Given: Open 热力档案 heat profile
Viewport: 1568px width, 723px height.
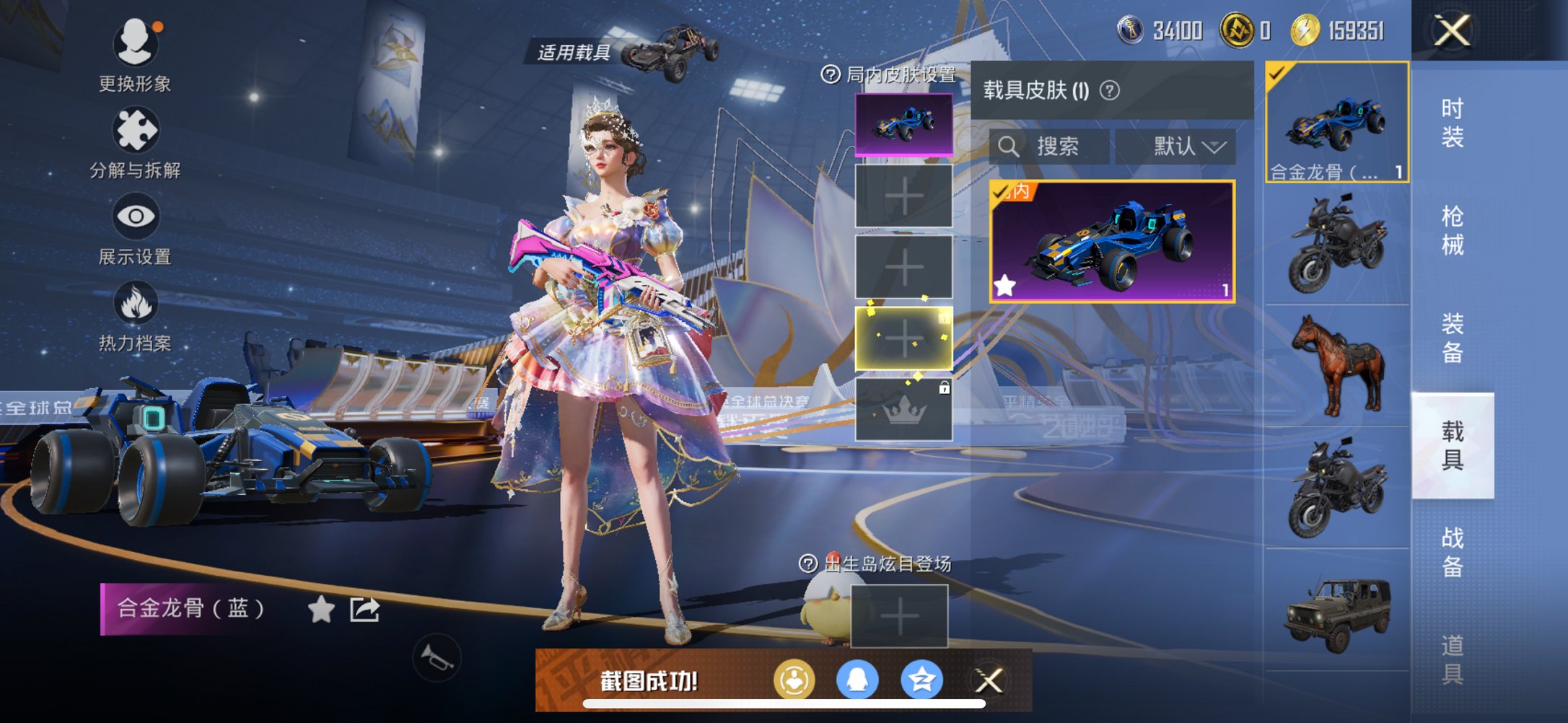Looking at the screenshot, I should point(135,315).
